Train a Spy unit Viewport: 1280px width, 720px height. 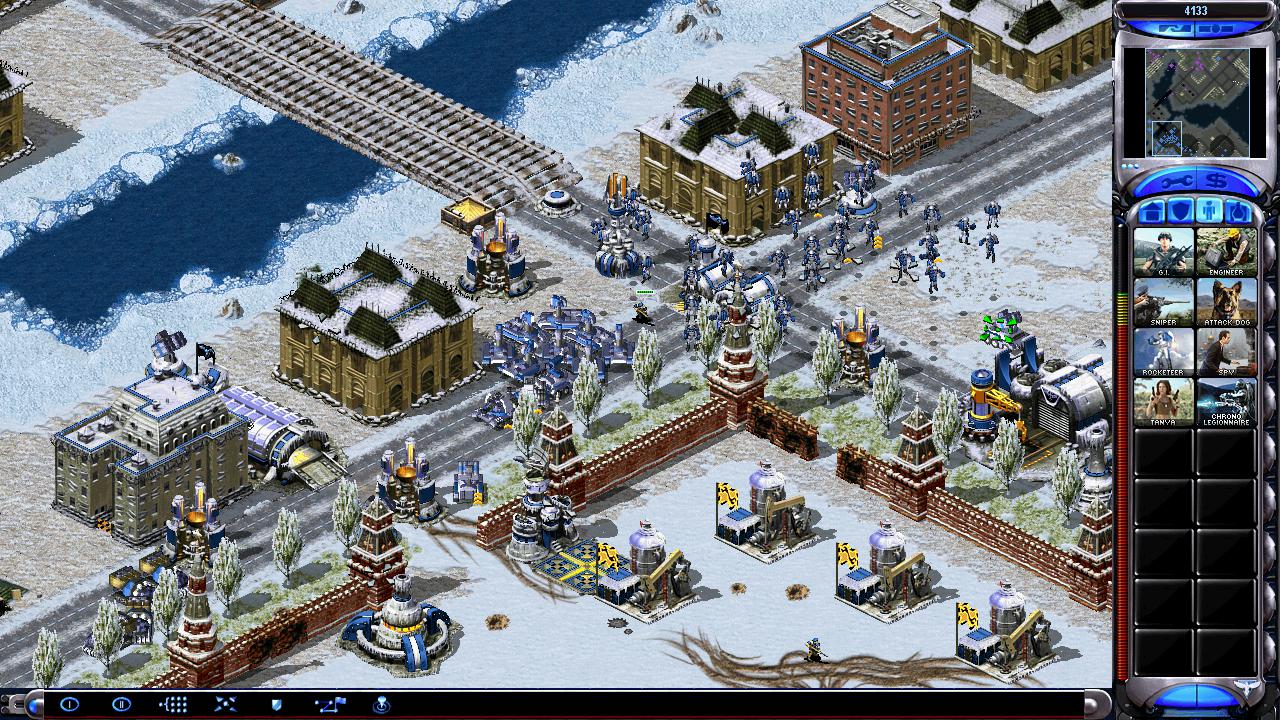(1226, 352)
